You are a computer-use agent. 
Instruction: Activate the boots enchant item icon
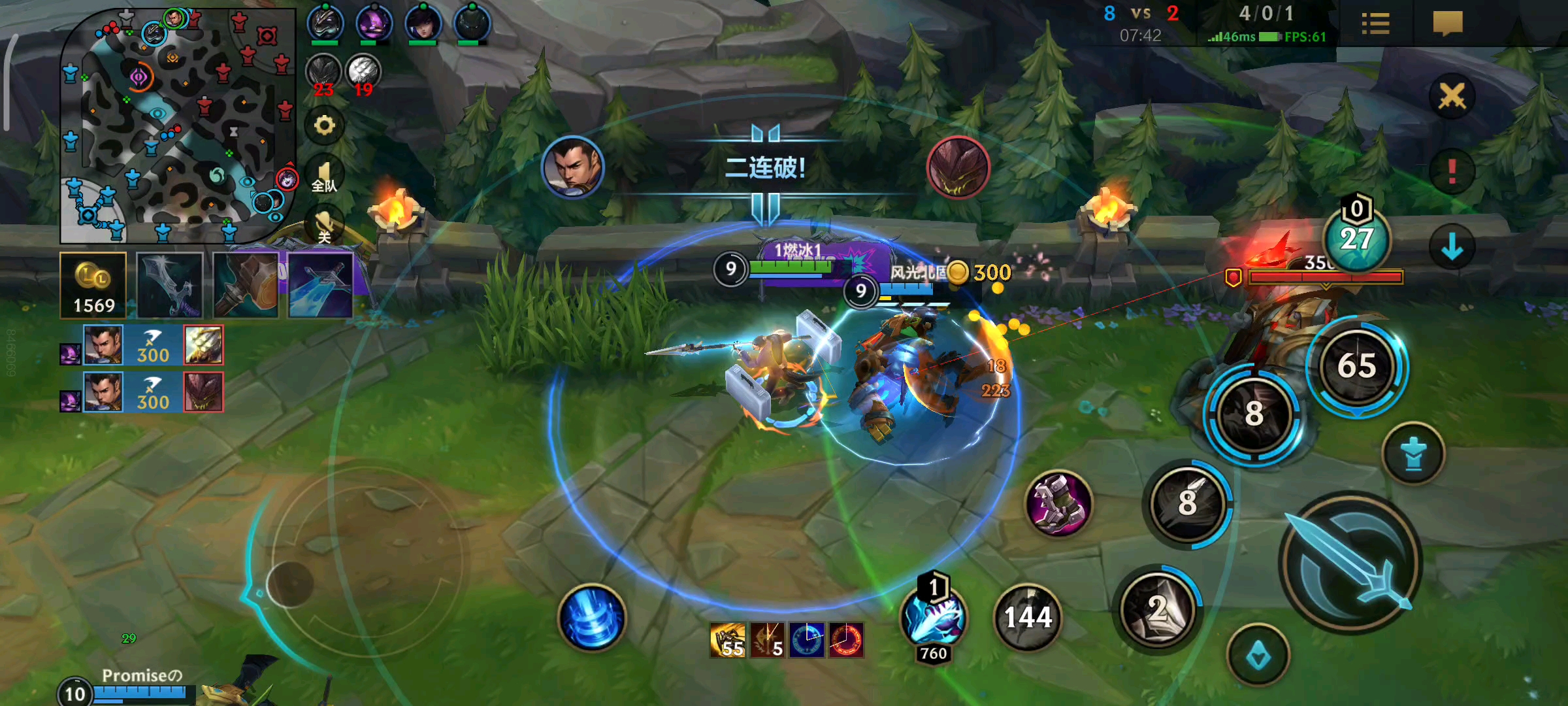1058,503
